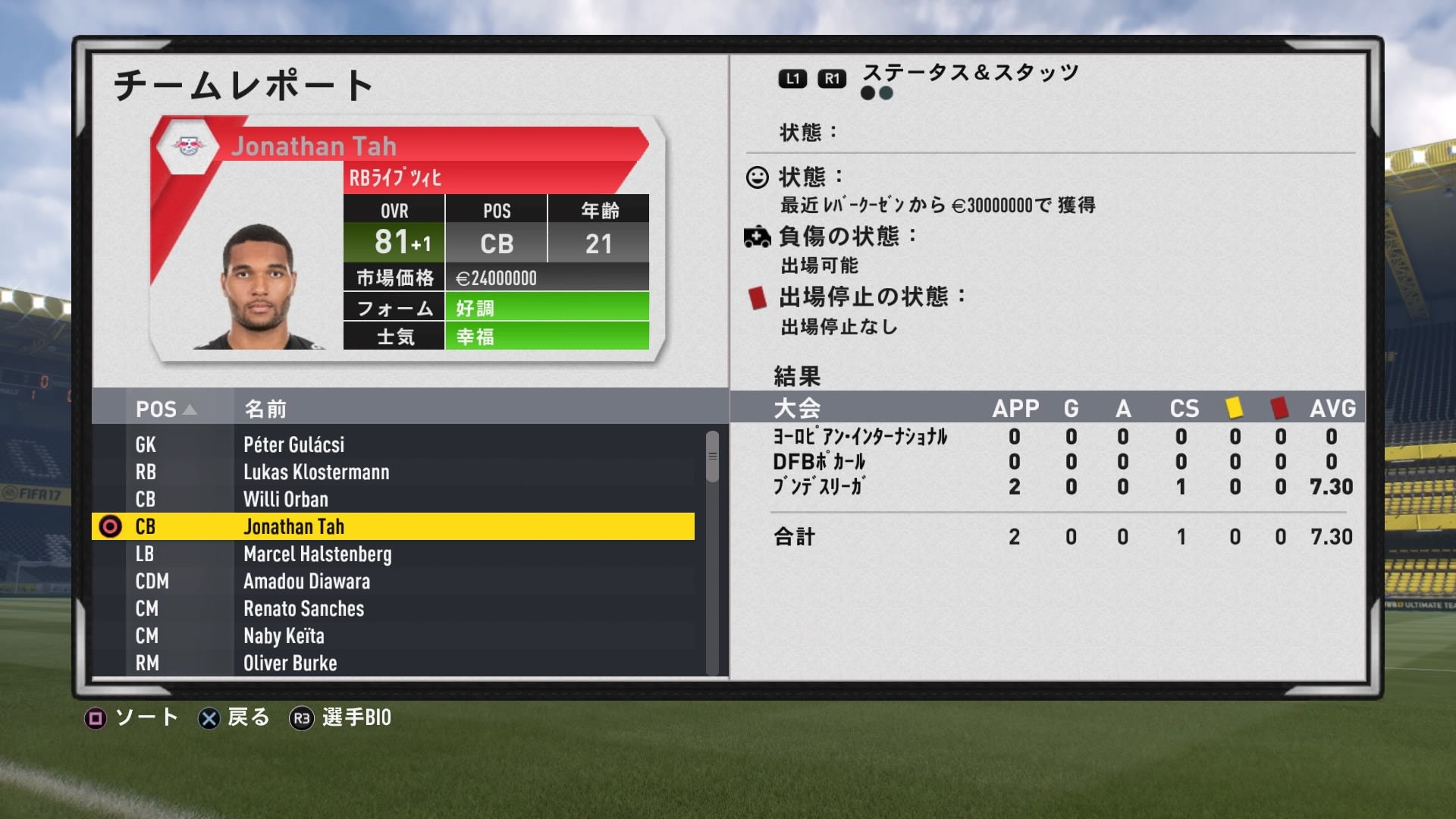Screen dimensions: 1456x819
Task: Click the 名前 name column header
Action: (265, 409)
